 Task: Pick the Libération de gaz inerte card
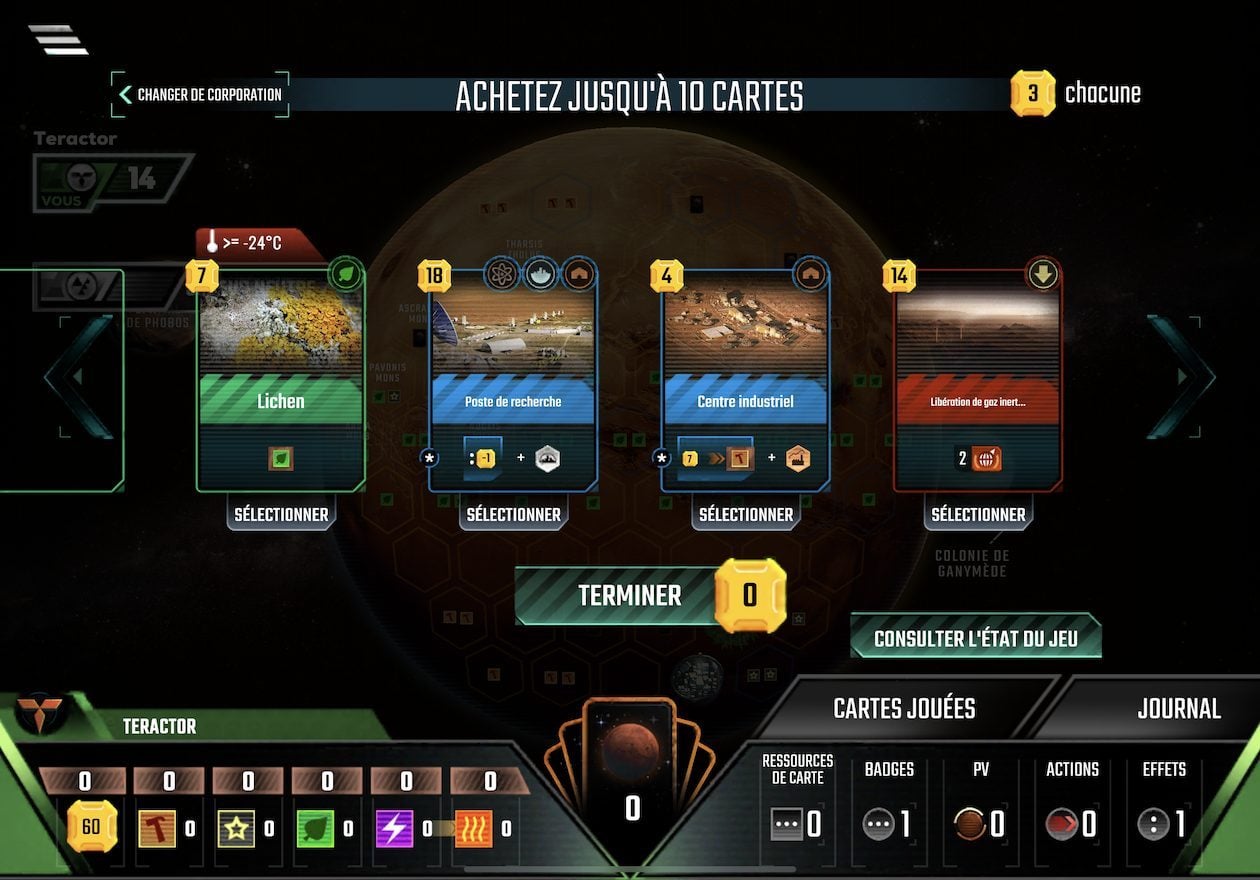click(978, 380)
